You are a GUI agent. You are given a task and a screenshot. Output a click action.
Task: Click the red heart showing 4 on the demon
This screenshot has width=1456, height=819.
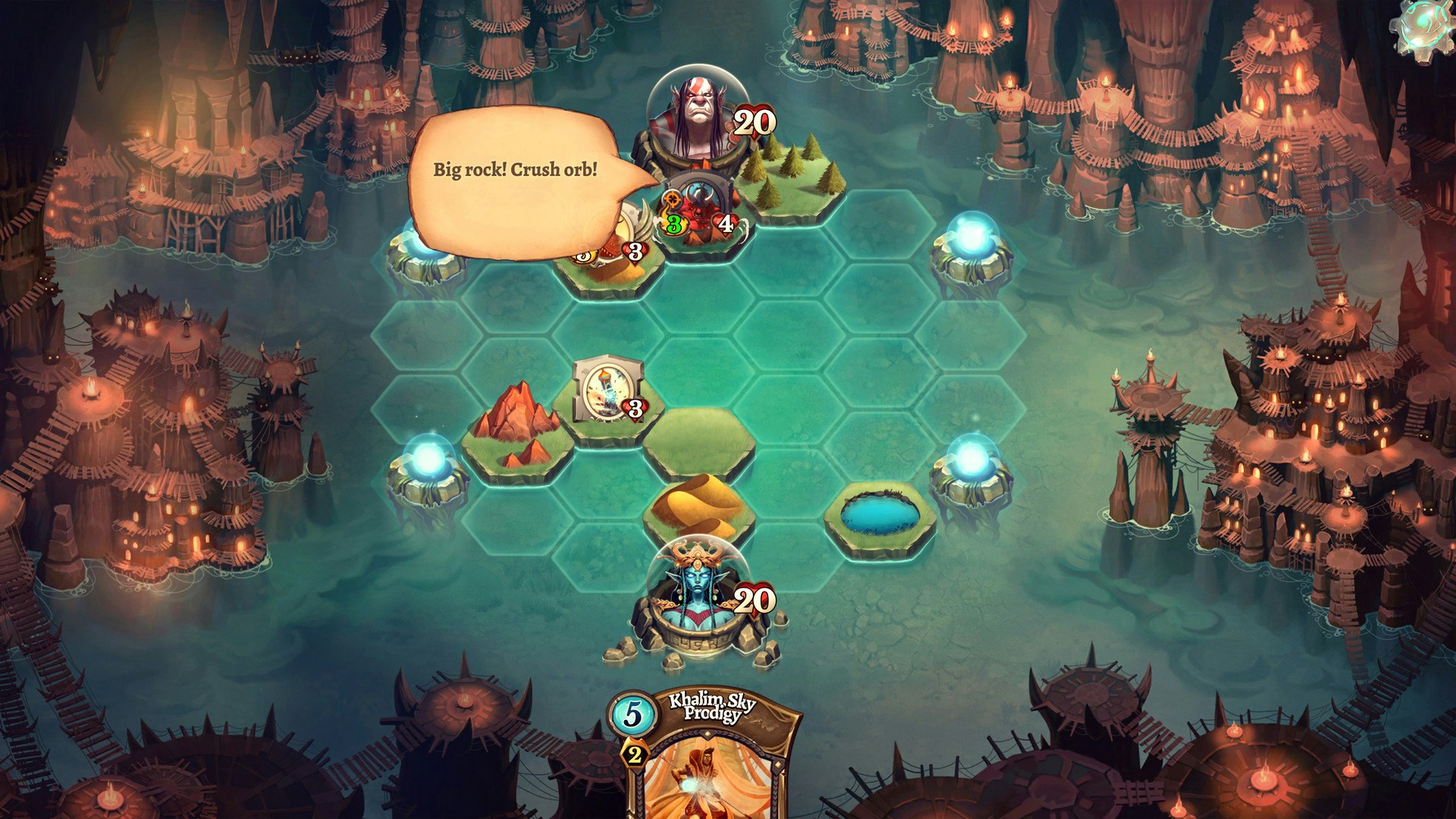point(723,222)
